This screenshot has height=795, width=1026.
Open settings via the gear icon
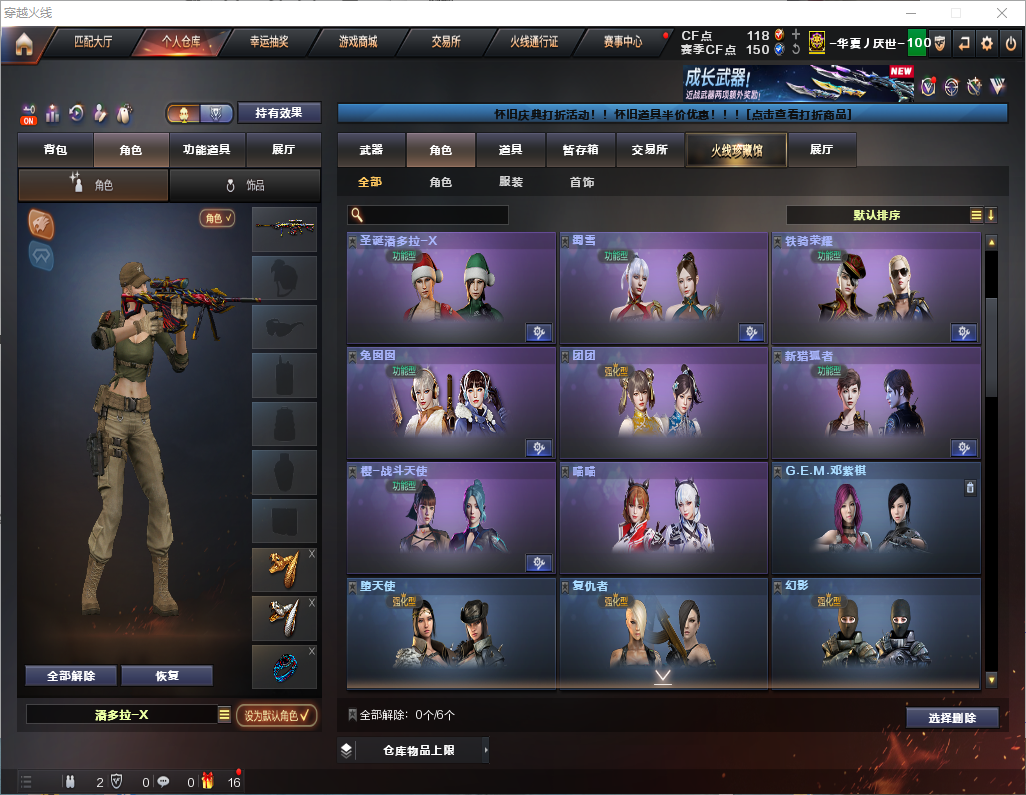tap(987, 43)
